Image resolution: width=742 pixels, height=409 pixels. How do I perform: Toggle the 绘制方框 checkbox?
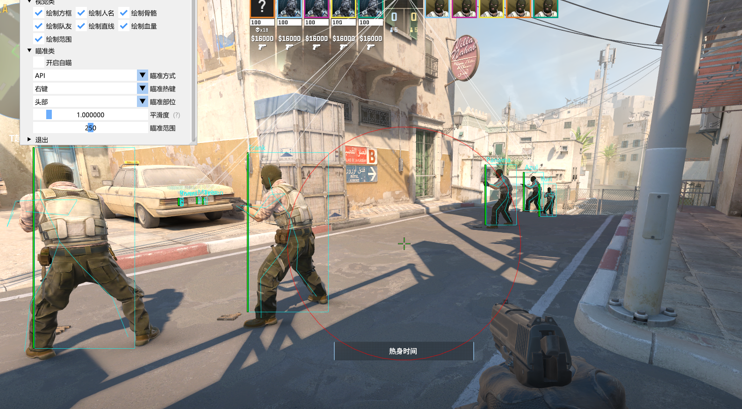tap(39, 13)
